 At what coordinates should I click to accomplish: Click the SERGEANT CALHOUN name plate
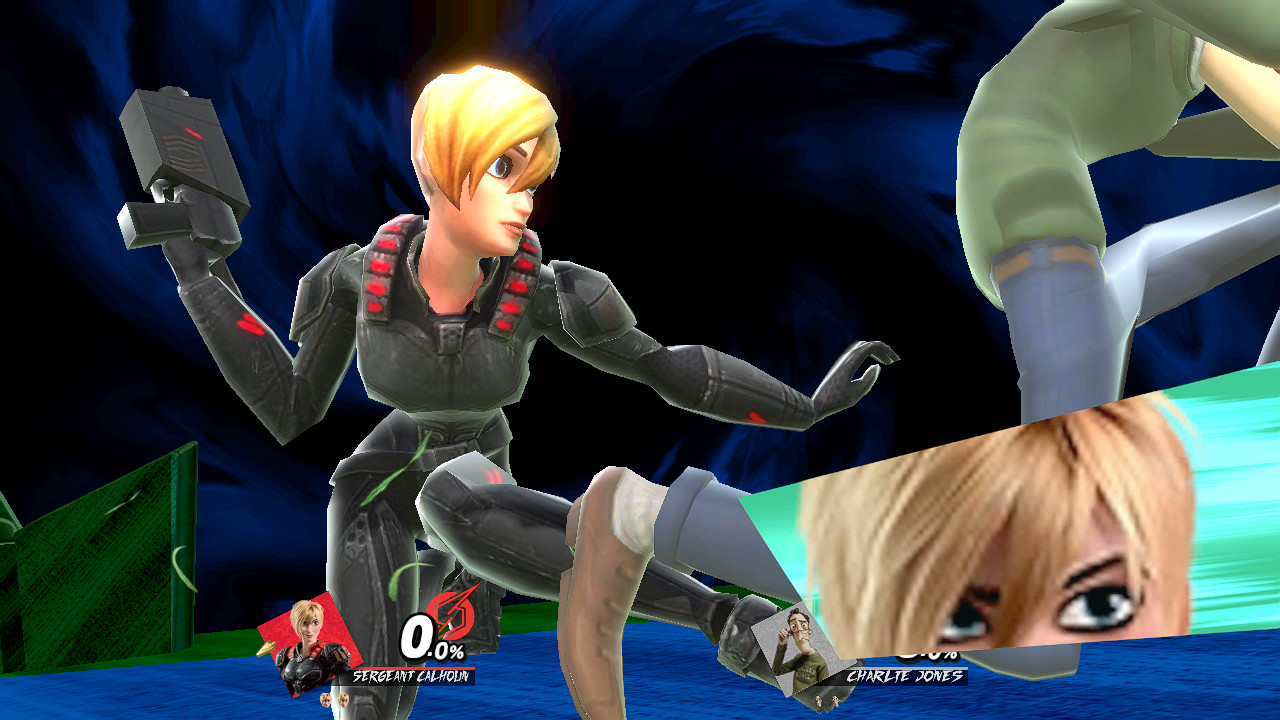(x=411, y=676)
